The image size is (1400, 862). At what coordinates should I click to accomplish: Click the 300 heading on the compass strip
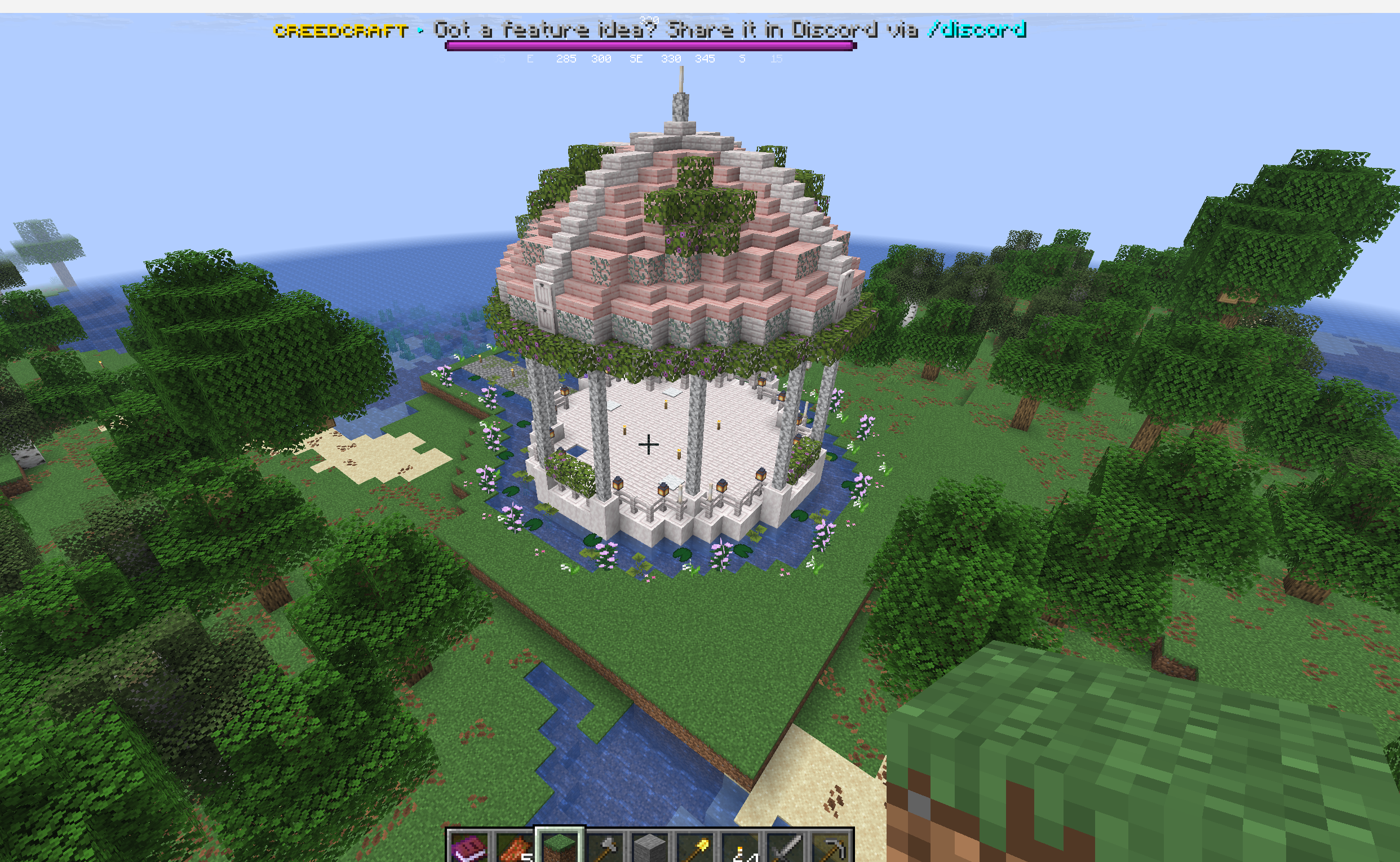[600, 59]
